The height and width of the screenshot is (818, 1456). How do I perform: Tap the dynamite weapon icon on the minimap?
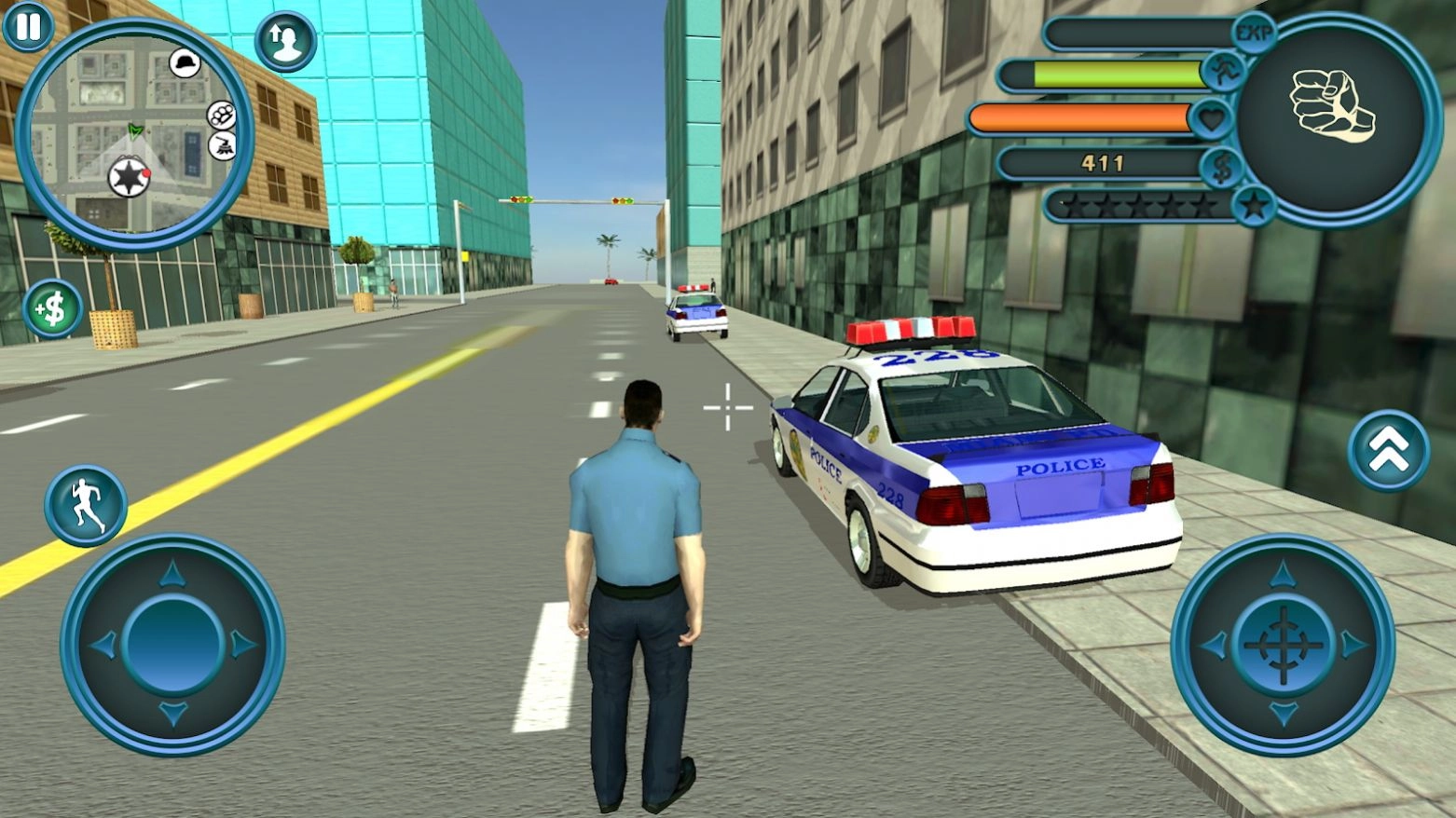tap(221, 145)
